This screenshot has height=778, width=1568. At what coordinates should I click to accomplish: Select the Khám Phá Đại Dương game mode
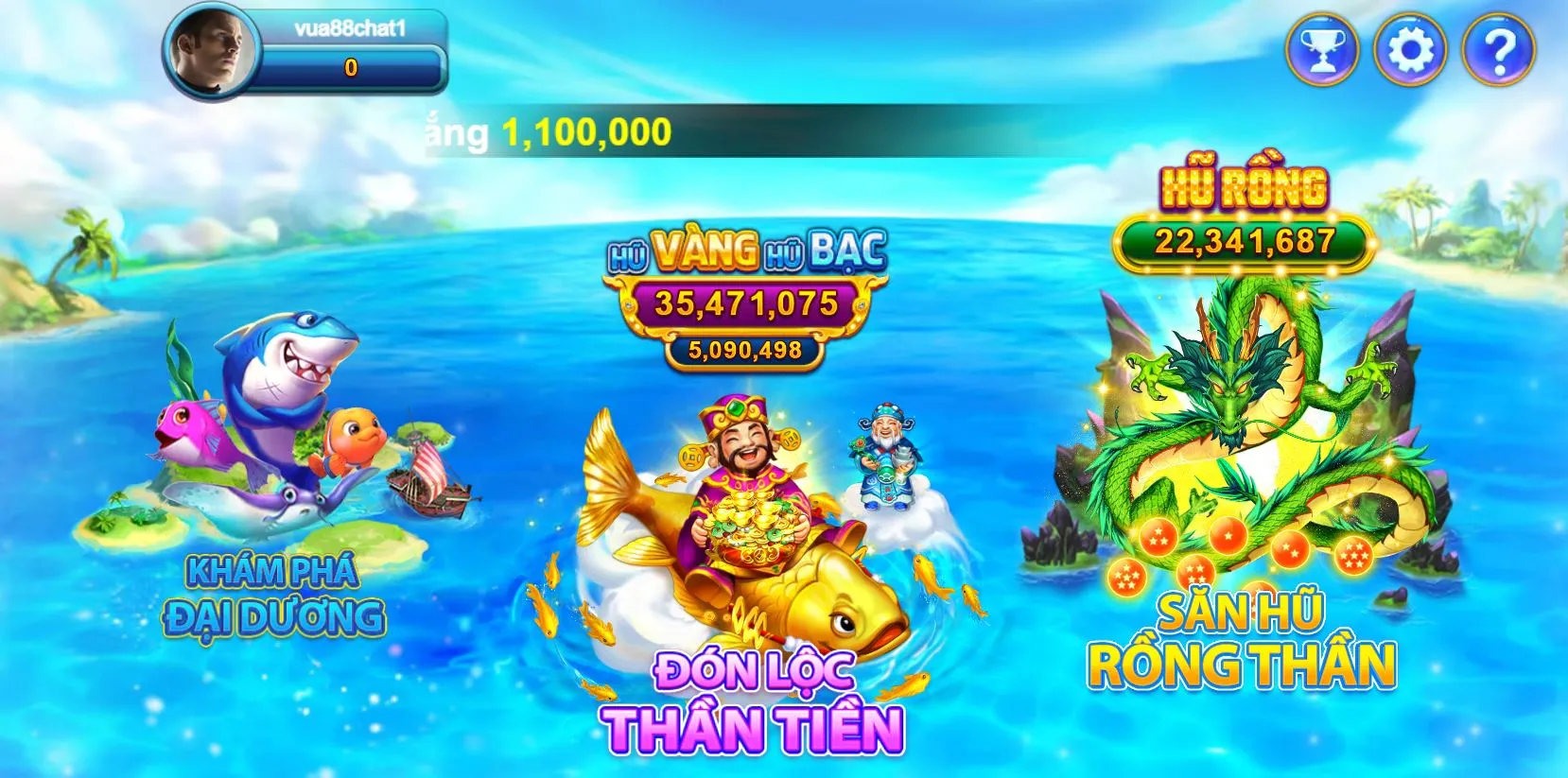coord(274,596)
